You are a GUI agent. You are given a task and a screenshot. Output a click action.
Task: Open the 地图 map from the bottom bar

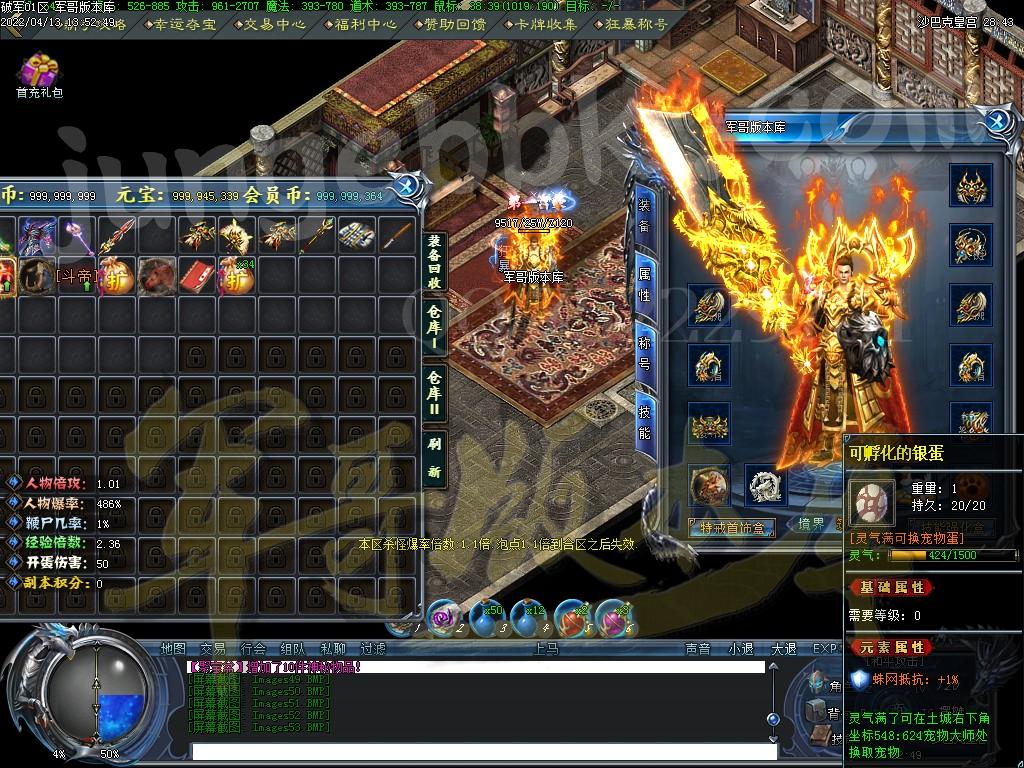173,648
